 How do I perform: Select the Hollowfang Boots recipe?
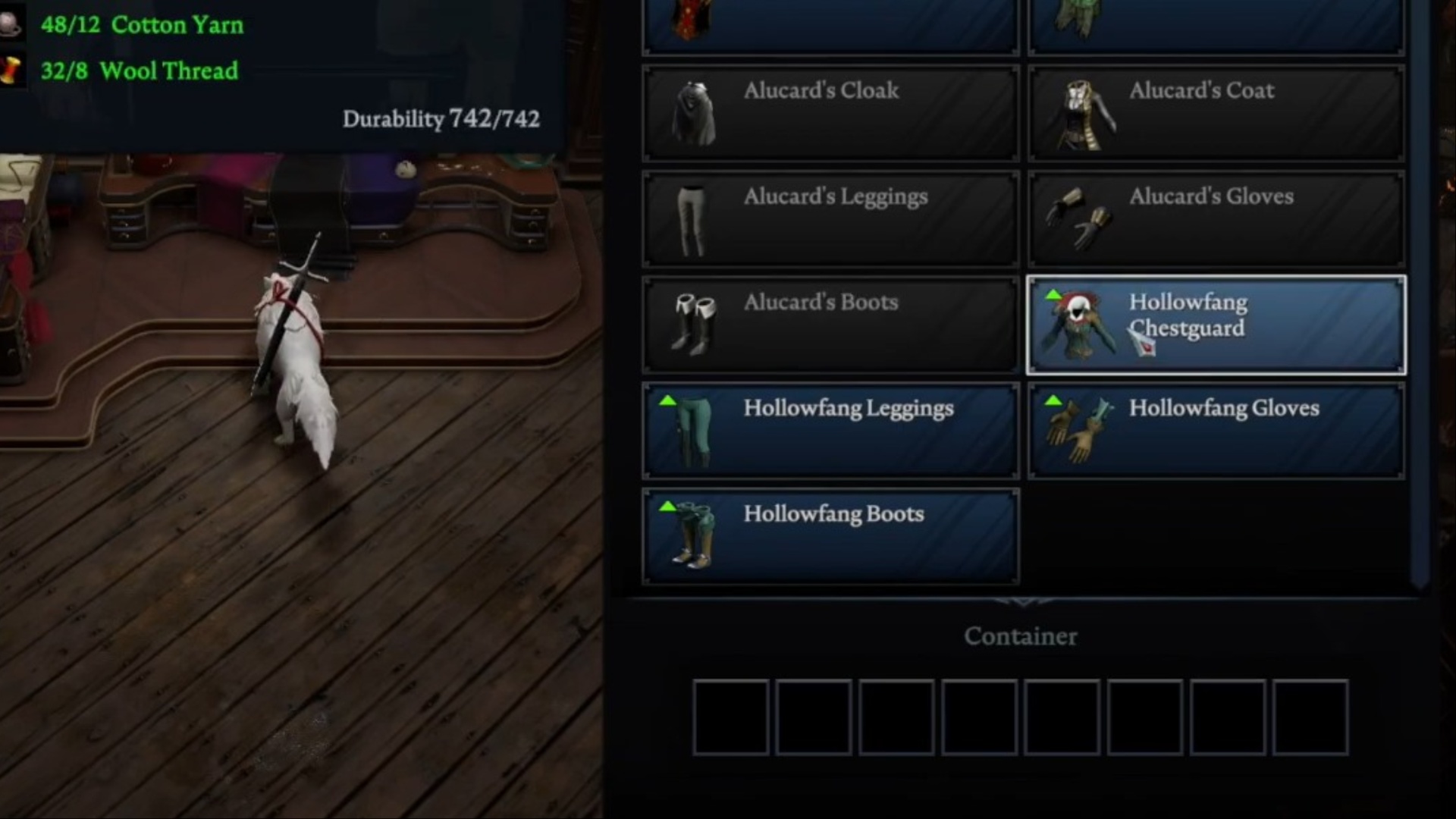coord(830,537)
